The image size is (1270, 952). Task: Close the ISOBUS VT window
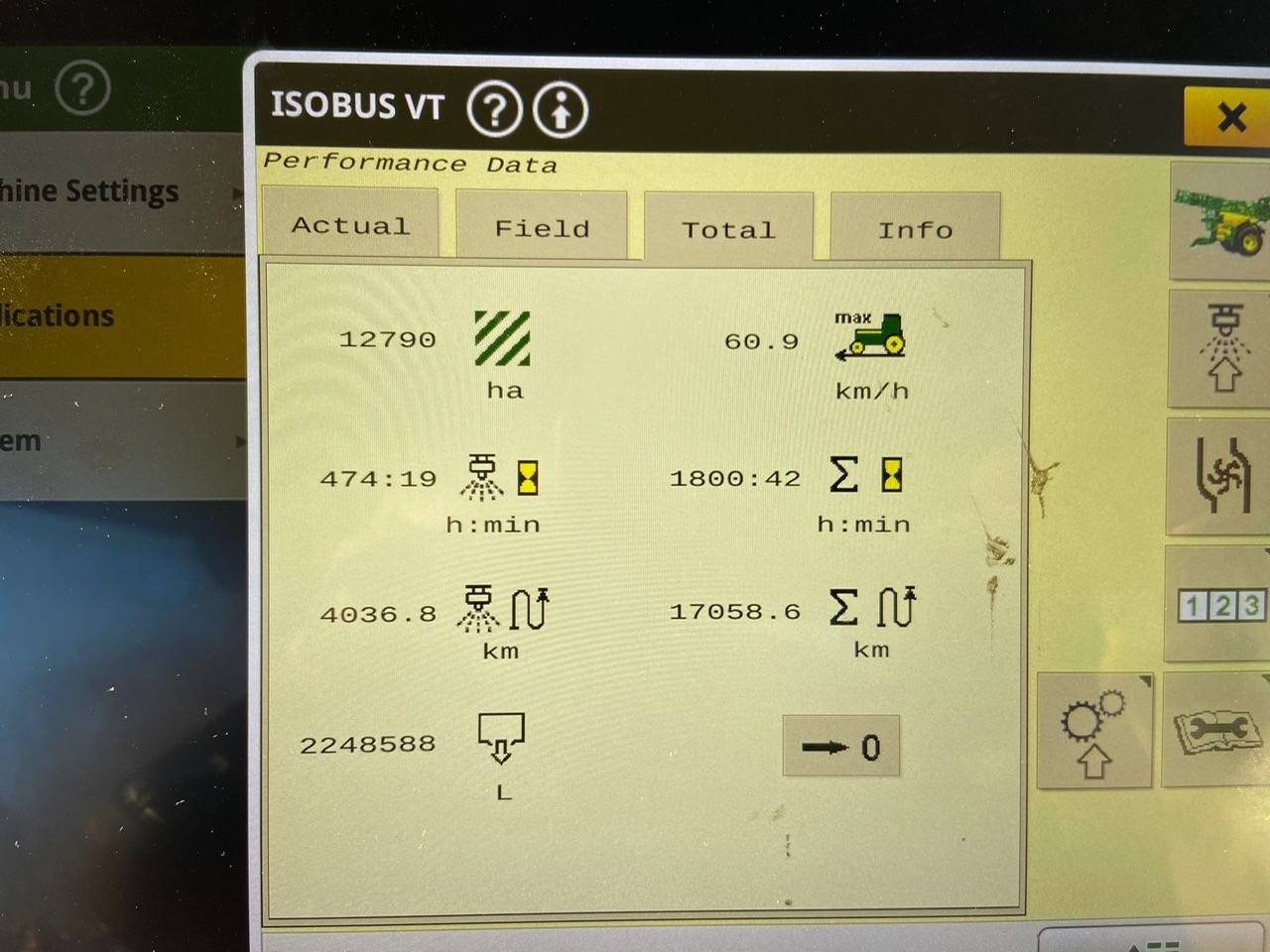1229,117
